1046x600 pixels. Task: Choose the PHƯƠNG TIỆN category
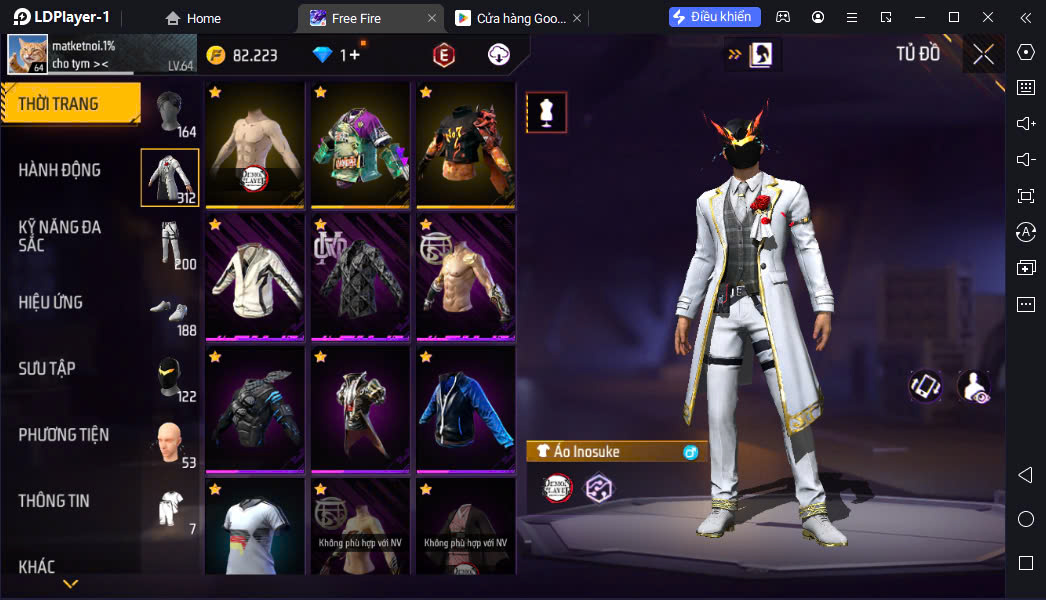(x=64, y=434)
